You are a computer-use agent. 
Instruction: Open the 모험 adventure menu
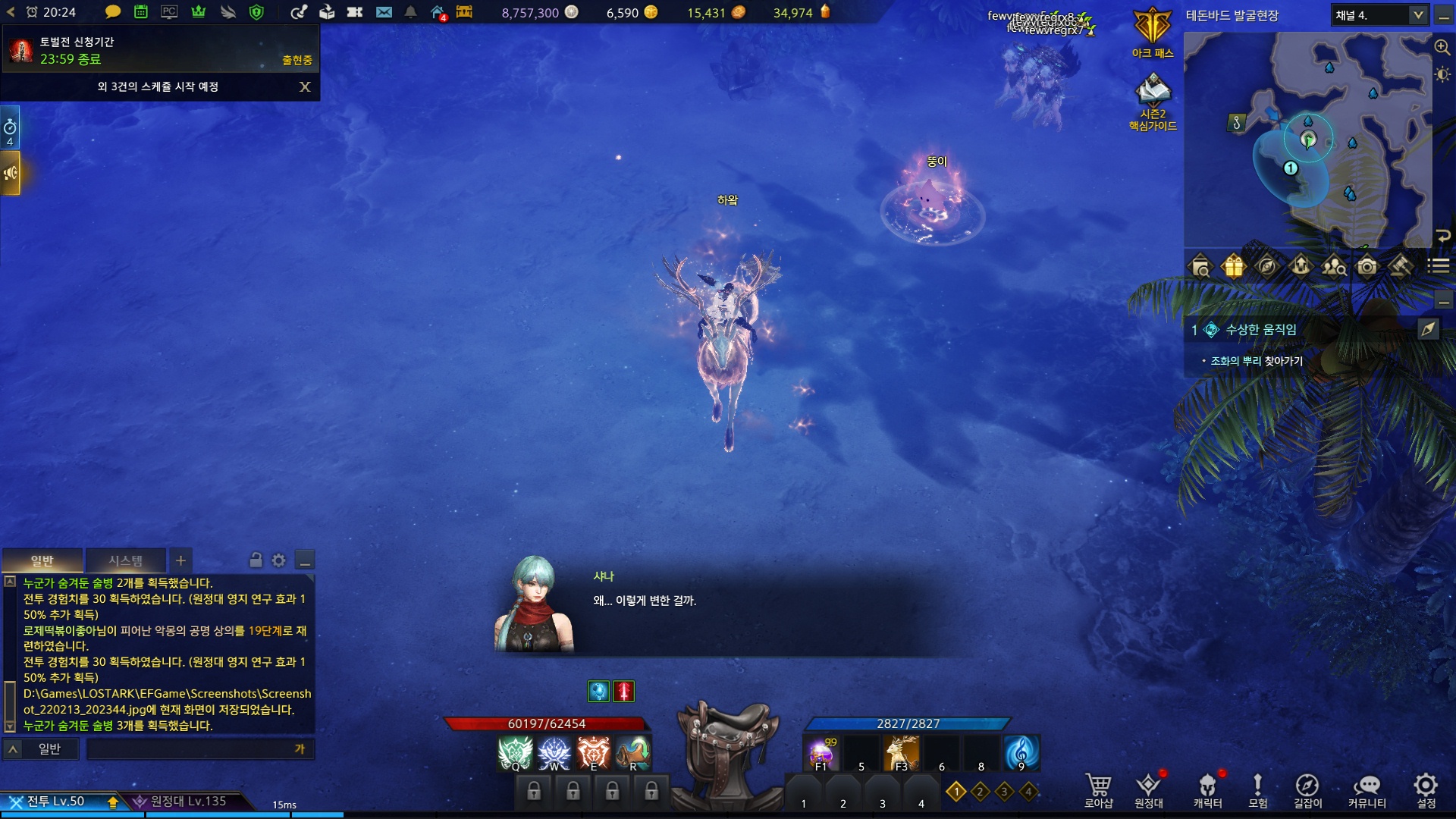(x=1257, y=789)
